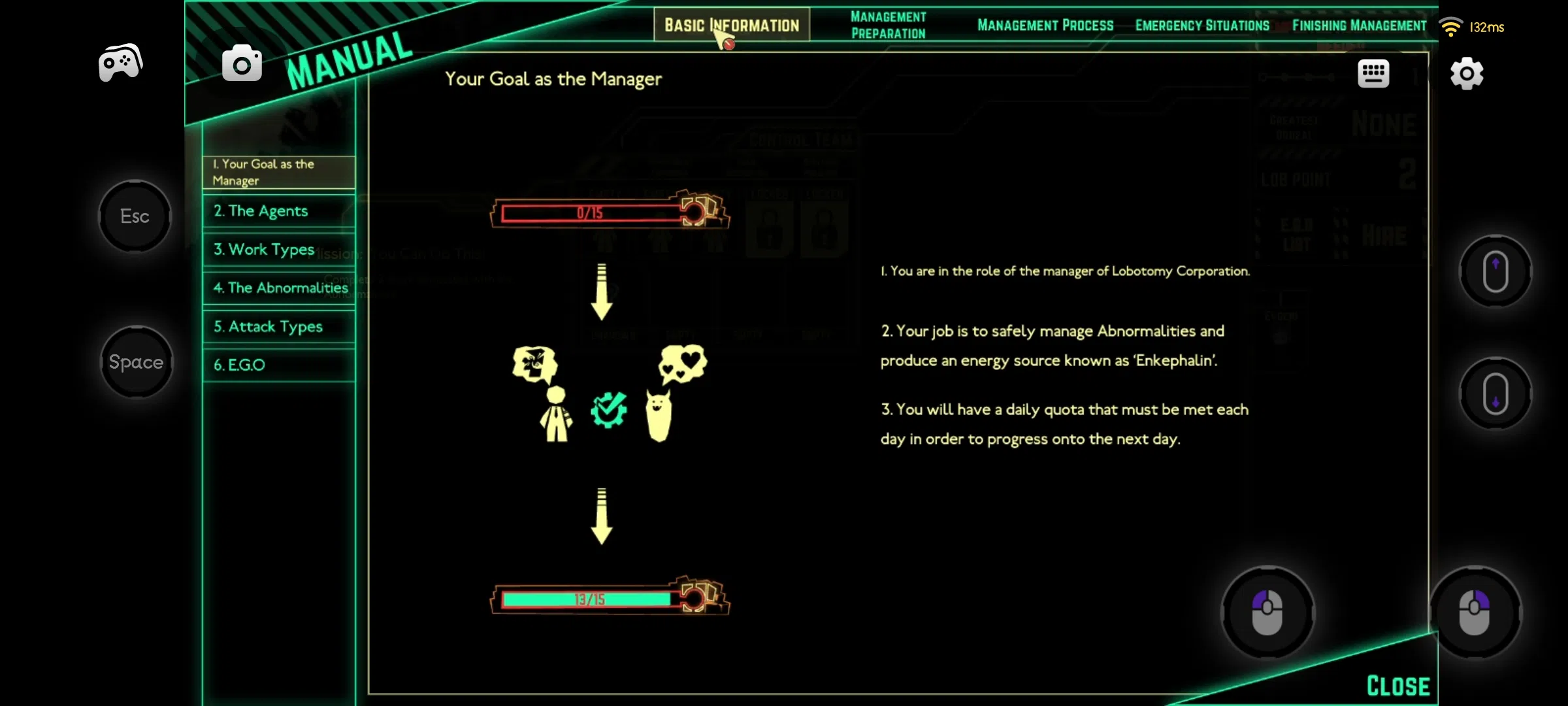Viewport: 1568px width, 706px height.
Task: Open the settings gear menu
Action: [x=1467, y=73]
